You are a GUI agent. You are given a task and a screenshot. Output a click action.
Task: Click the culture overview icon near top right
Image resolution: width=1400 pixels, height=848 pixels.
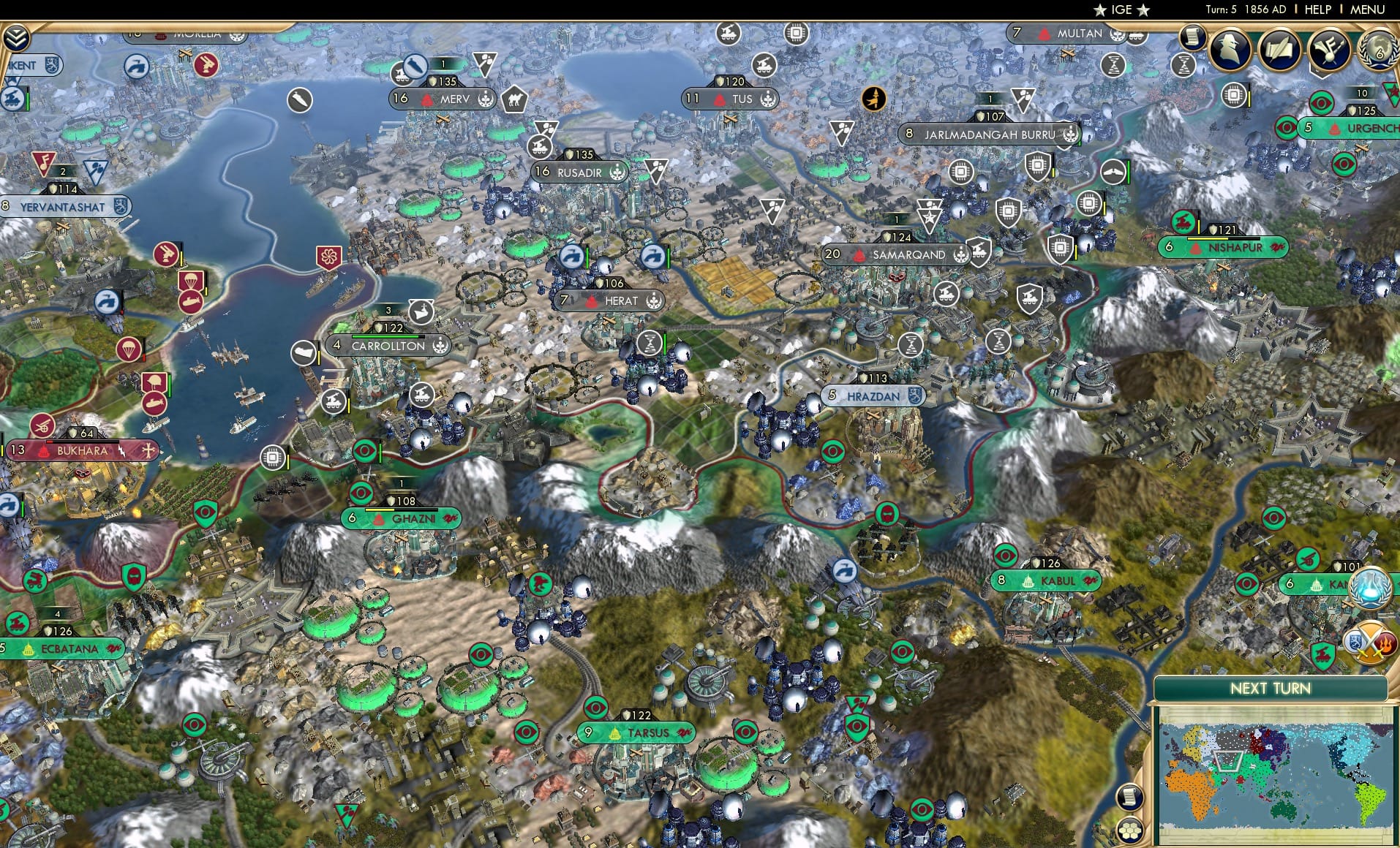[1329, 51]
